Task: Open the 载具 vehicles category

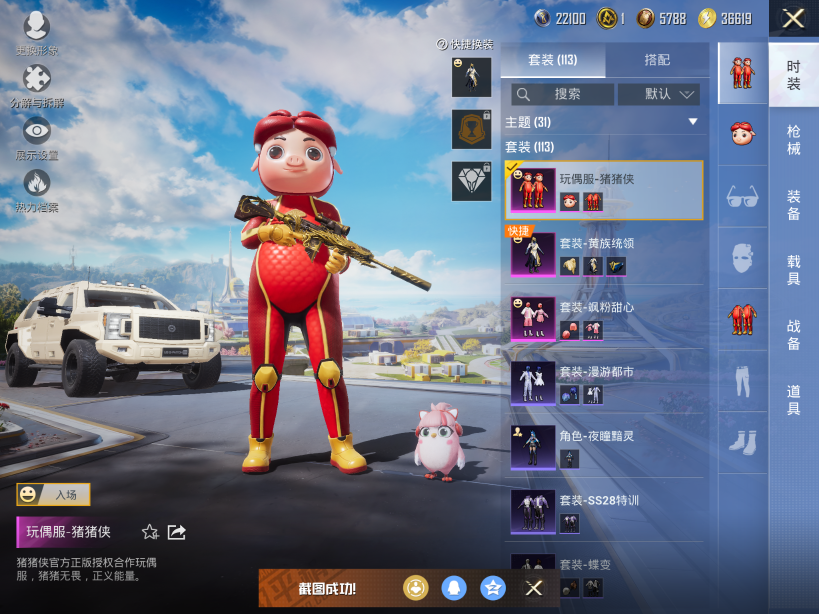Action: (793, 270)
